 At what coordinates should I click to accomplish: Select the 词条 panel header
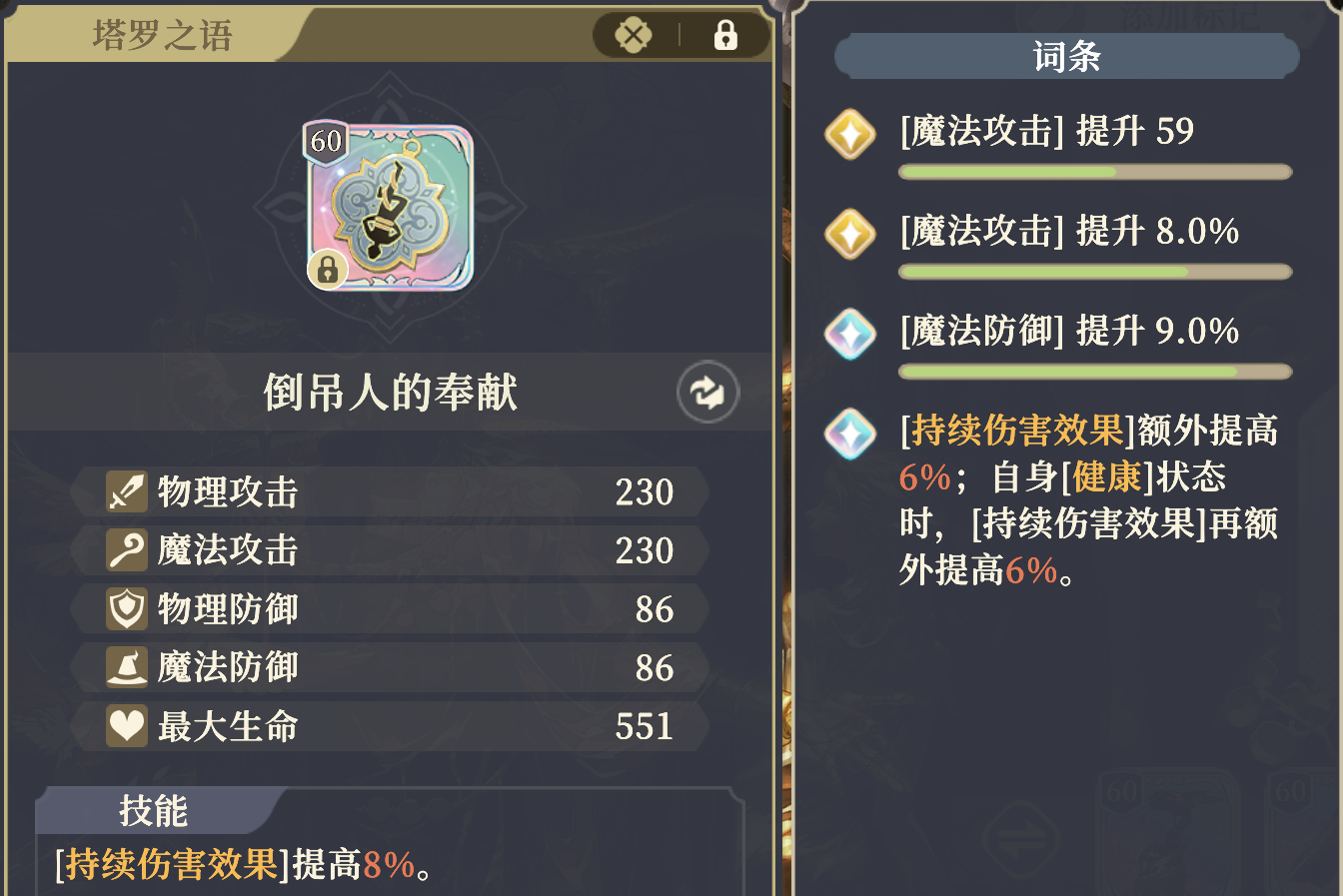tap(1067, 57)
